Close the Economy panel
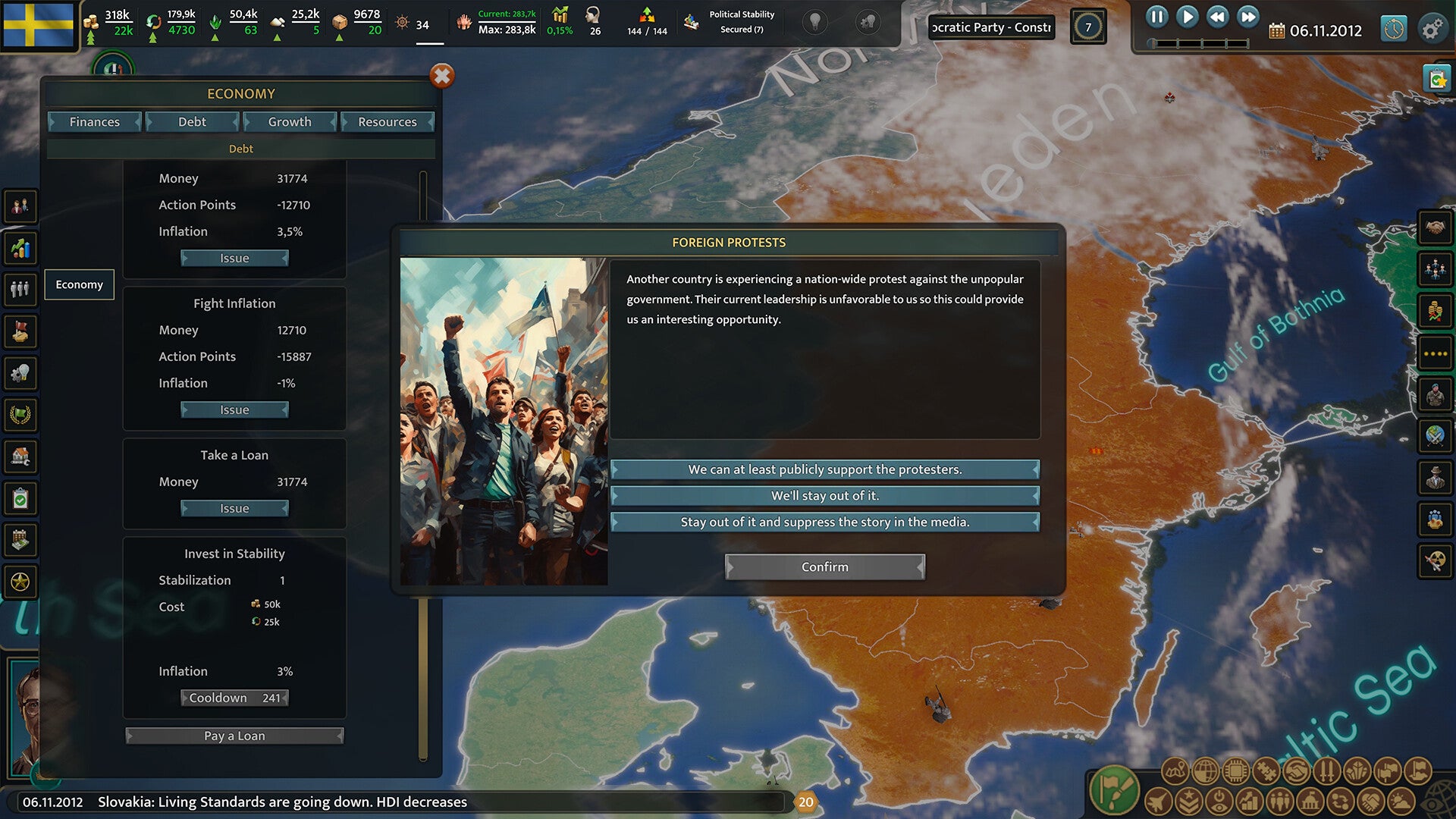Image resolution: width=1456 pixels, height=819 pixels. [x=442, y=76]
